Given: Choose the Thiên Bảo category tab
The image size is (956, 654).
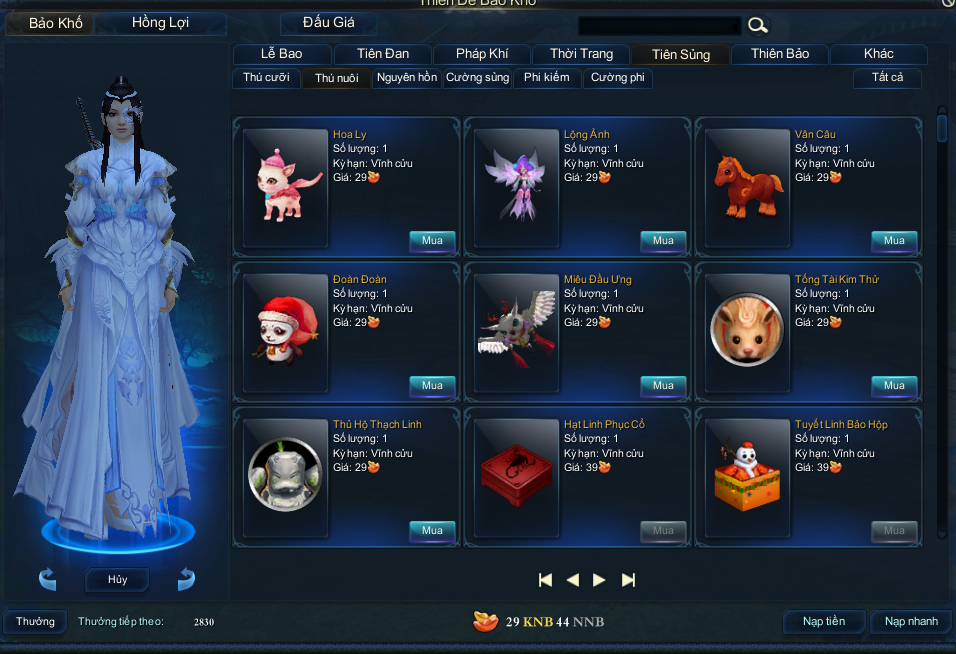Looking at the screenshot, I should 780,54.
